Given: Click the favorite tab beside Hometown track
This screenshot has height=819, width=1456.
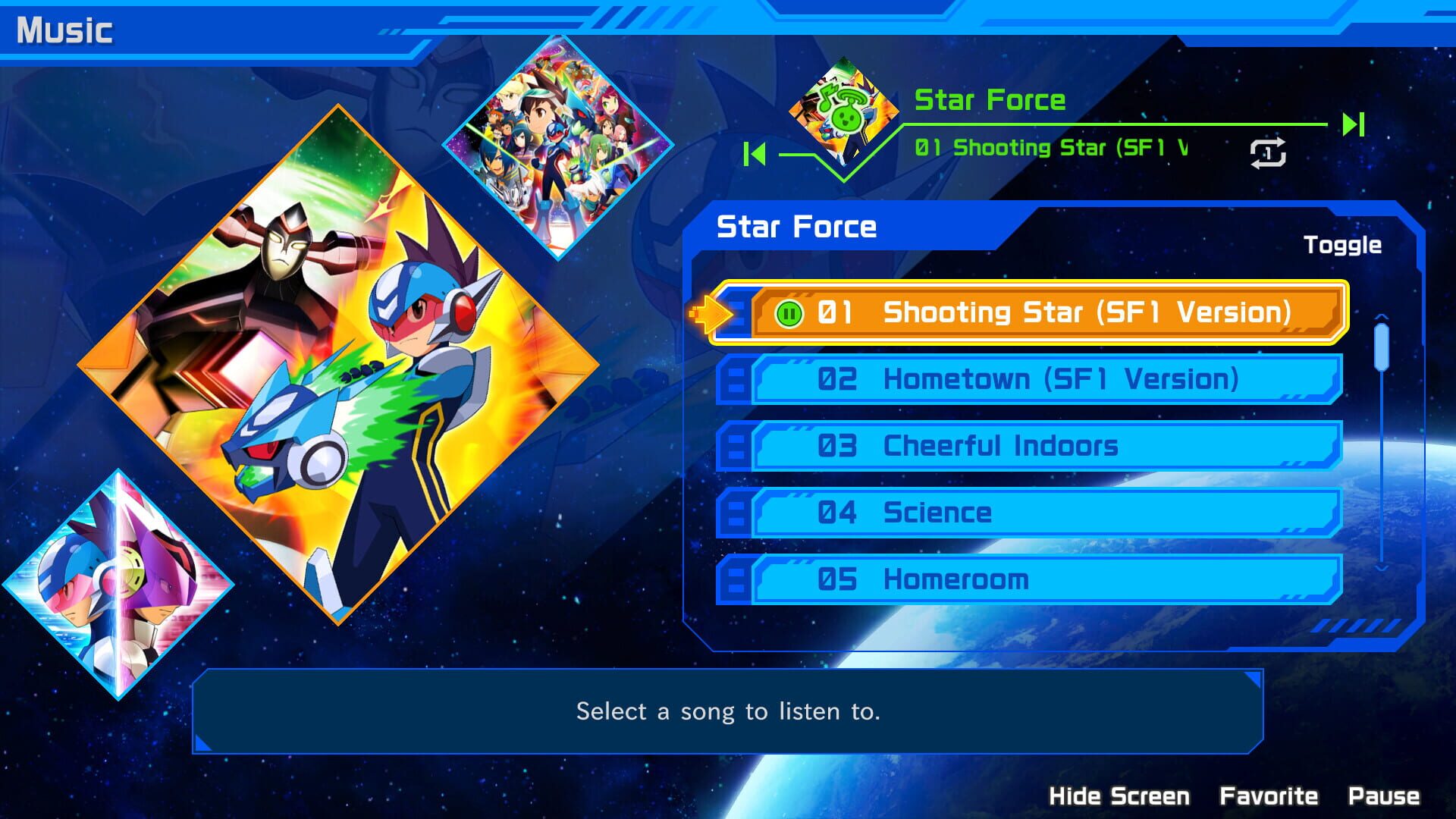Looking at the screenshot, I should pos(734,379).
